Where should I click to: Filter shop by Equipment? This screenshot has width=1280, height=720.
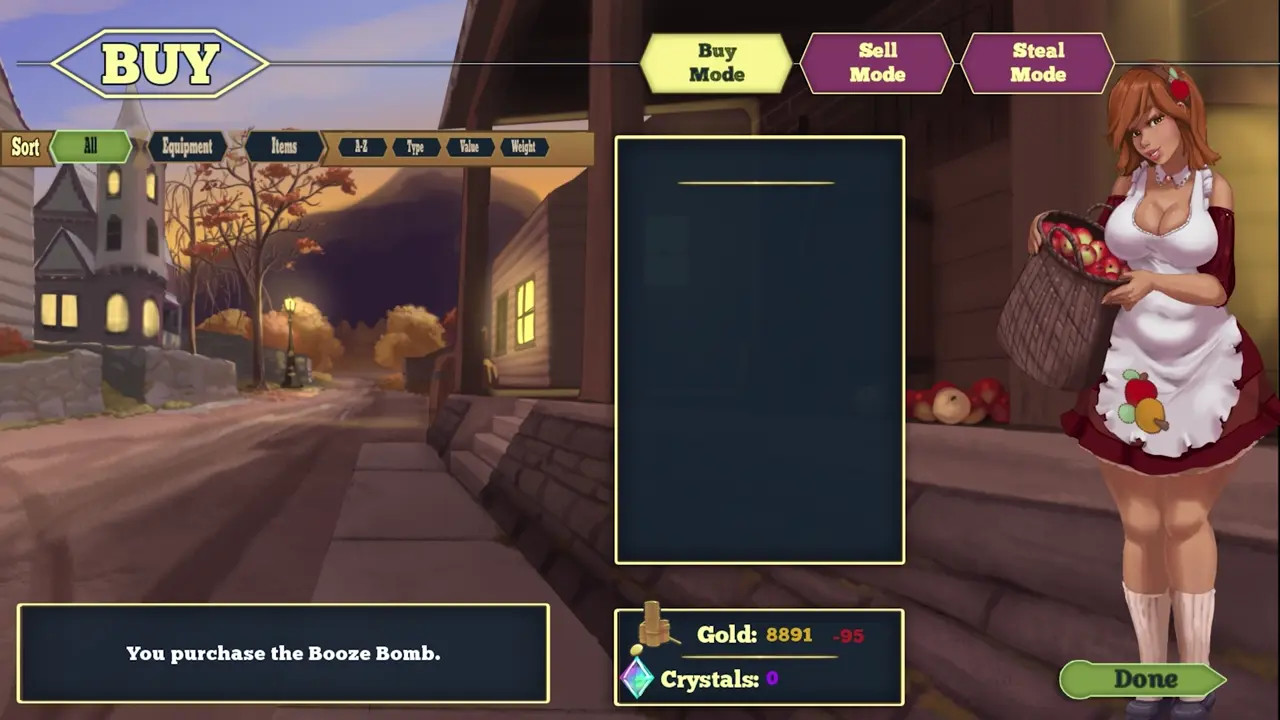(x=187, y=147)
